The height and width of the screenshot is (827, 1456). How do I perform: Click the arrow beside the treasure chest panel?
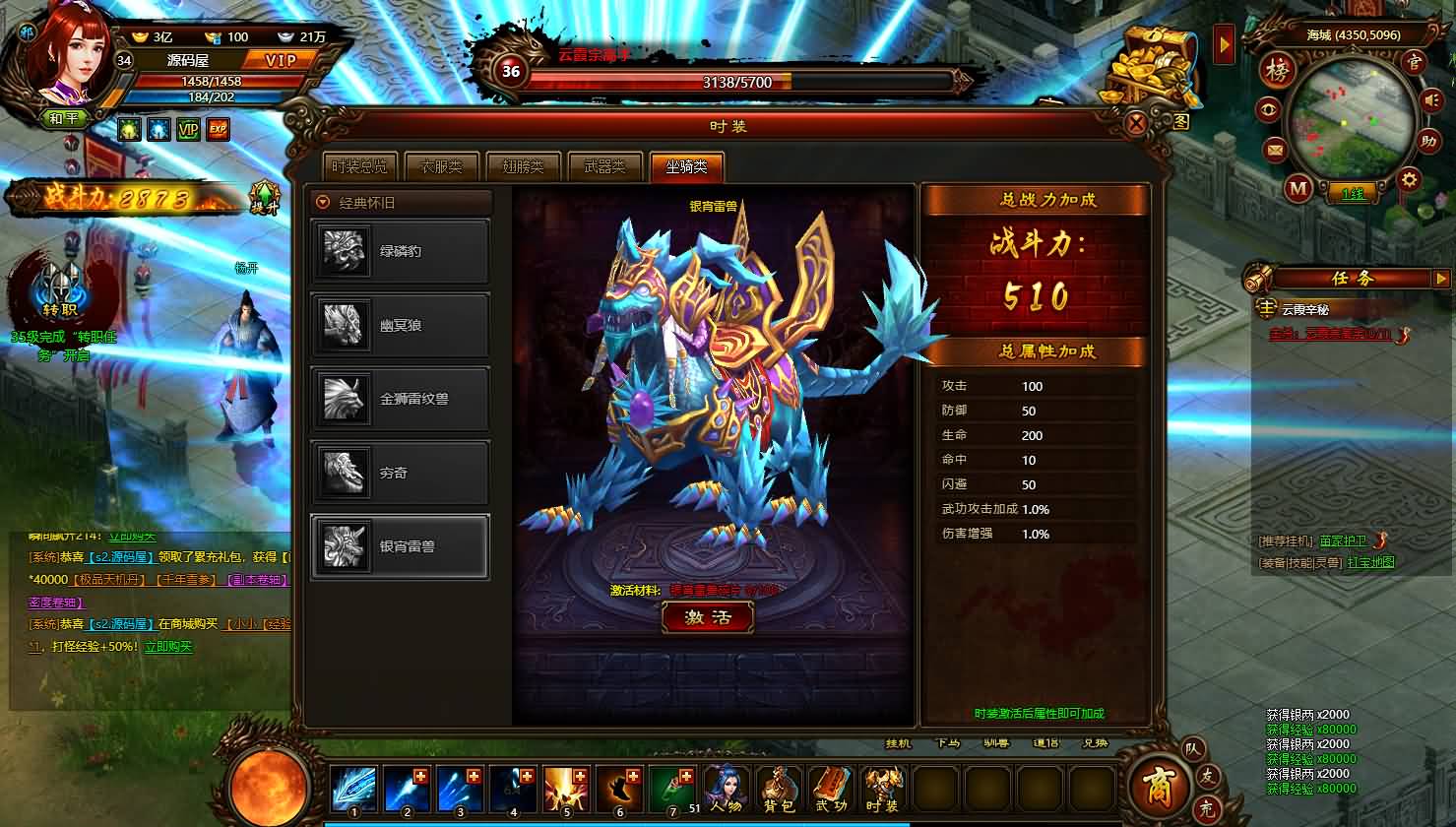pyautogui.click(x=1224, y=43)
